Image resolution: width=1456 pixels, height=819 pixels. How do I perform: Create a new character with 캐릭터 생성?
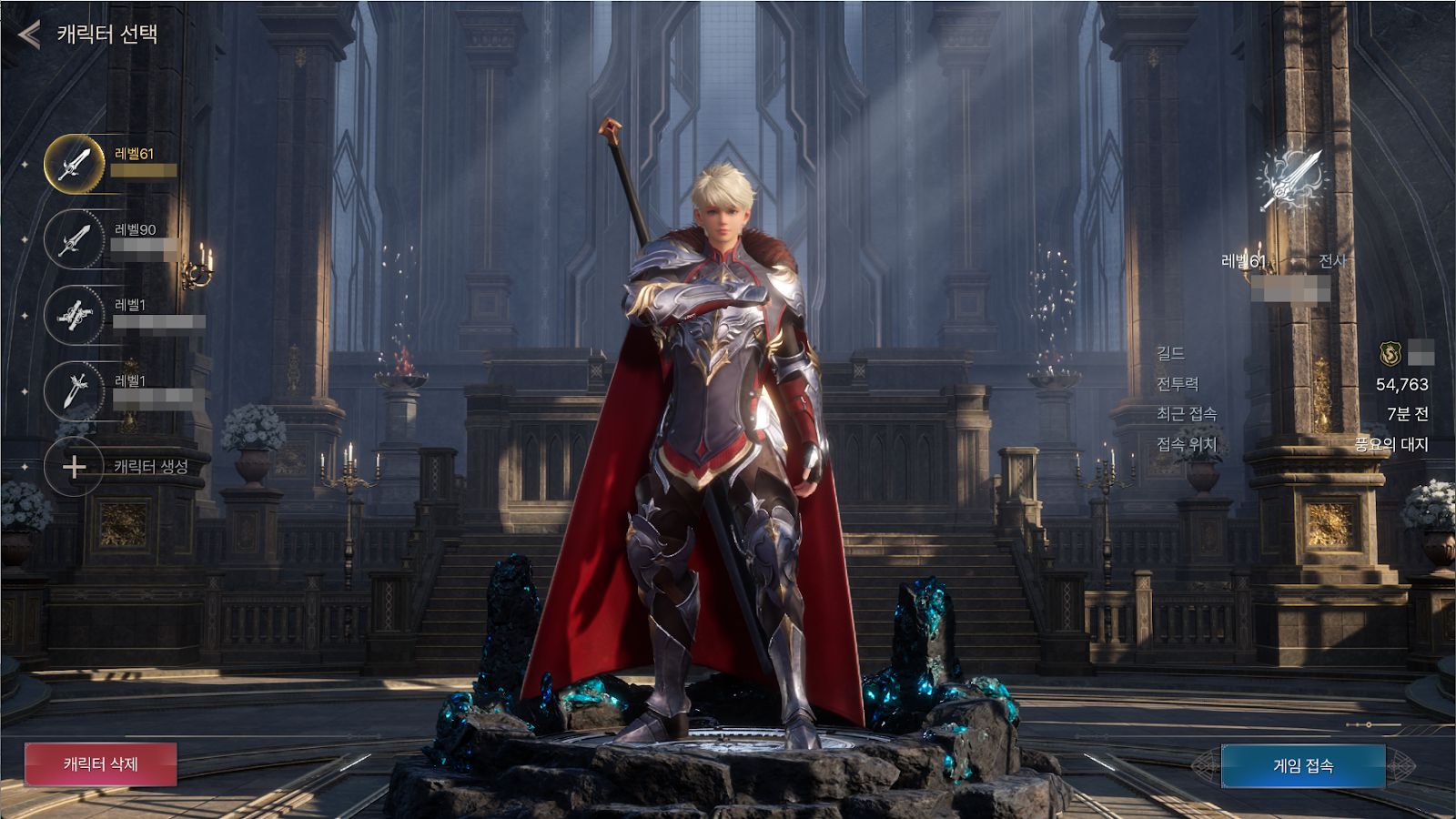(x=75, y=467)
